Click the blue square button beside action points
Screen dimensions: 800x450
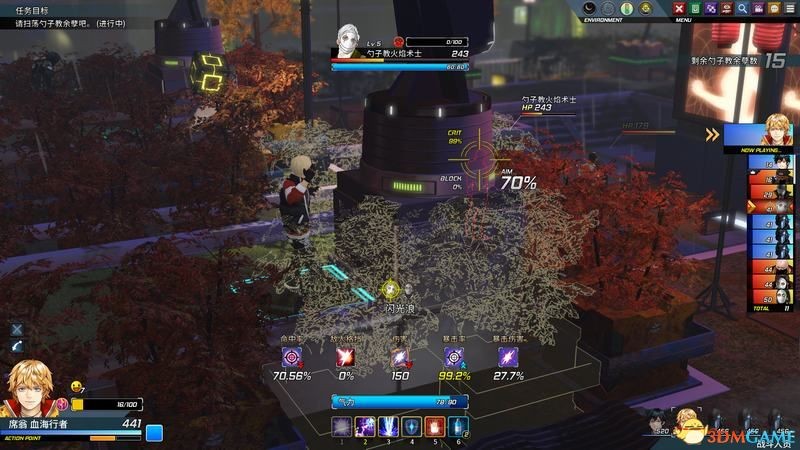coord(154,433)
